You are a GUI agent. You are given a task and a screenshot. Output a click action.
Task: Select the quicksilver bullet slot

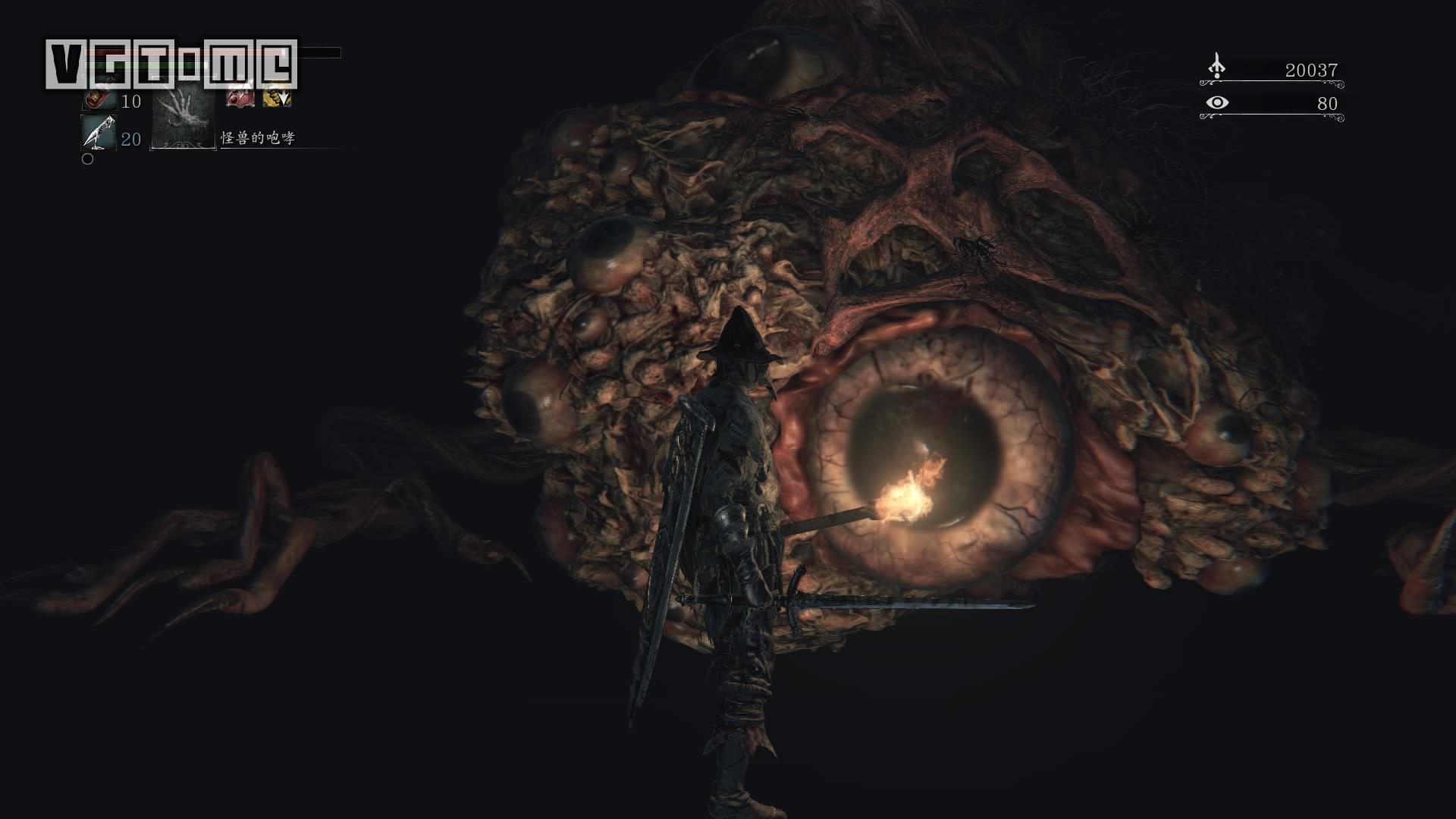(99, 133)
